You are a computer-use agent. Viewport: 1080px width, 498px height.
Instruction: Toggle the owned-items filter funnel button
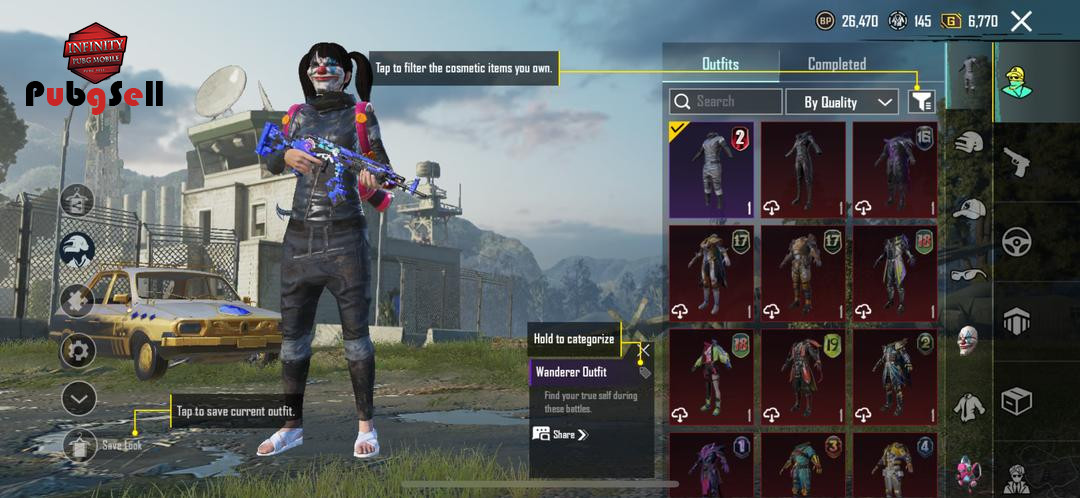(x=920, y=101)
